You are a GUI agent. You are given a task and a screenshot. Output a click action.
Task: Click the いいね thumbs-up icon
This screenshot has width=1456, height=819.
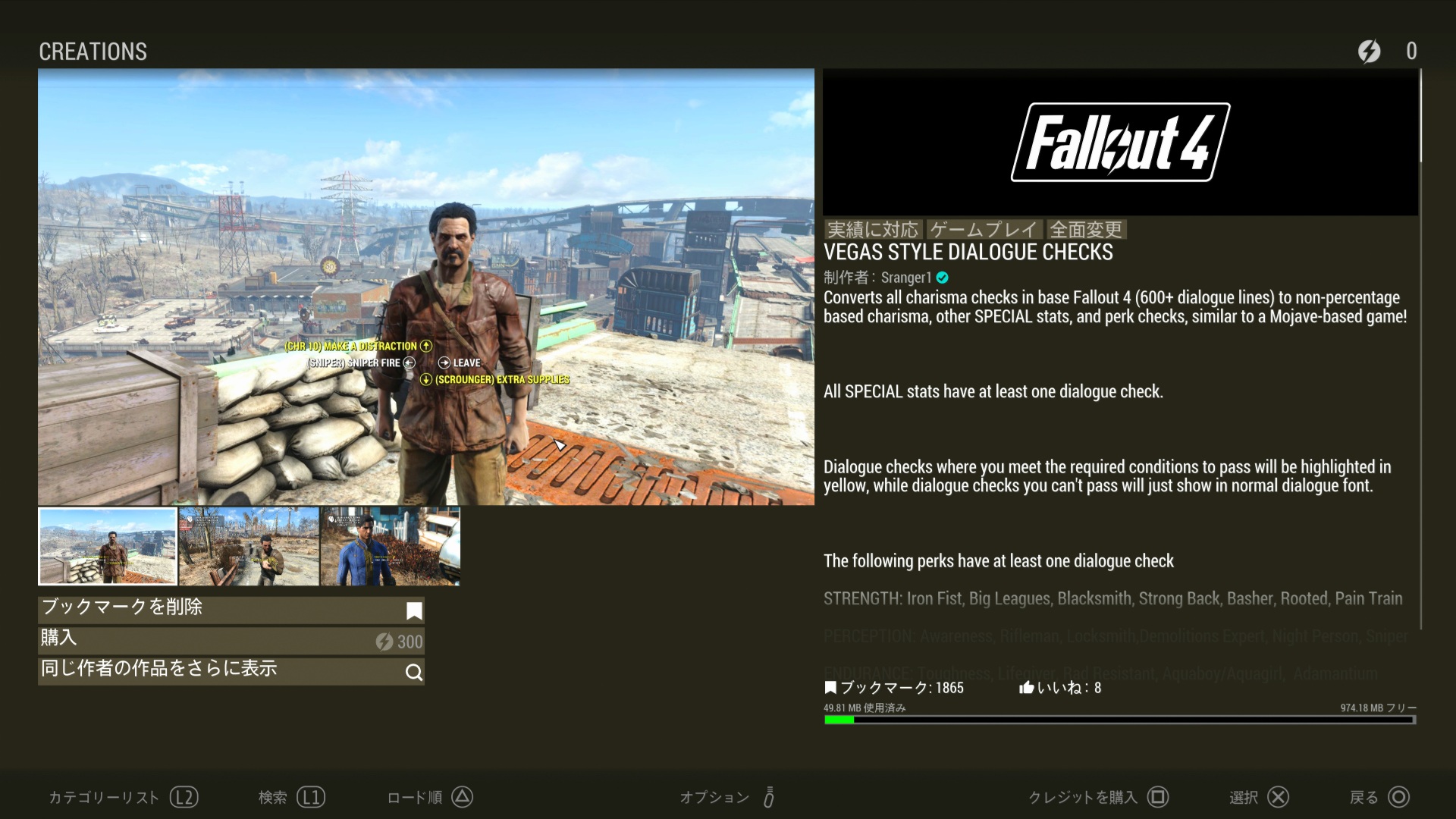coord(1027,688)
